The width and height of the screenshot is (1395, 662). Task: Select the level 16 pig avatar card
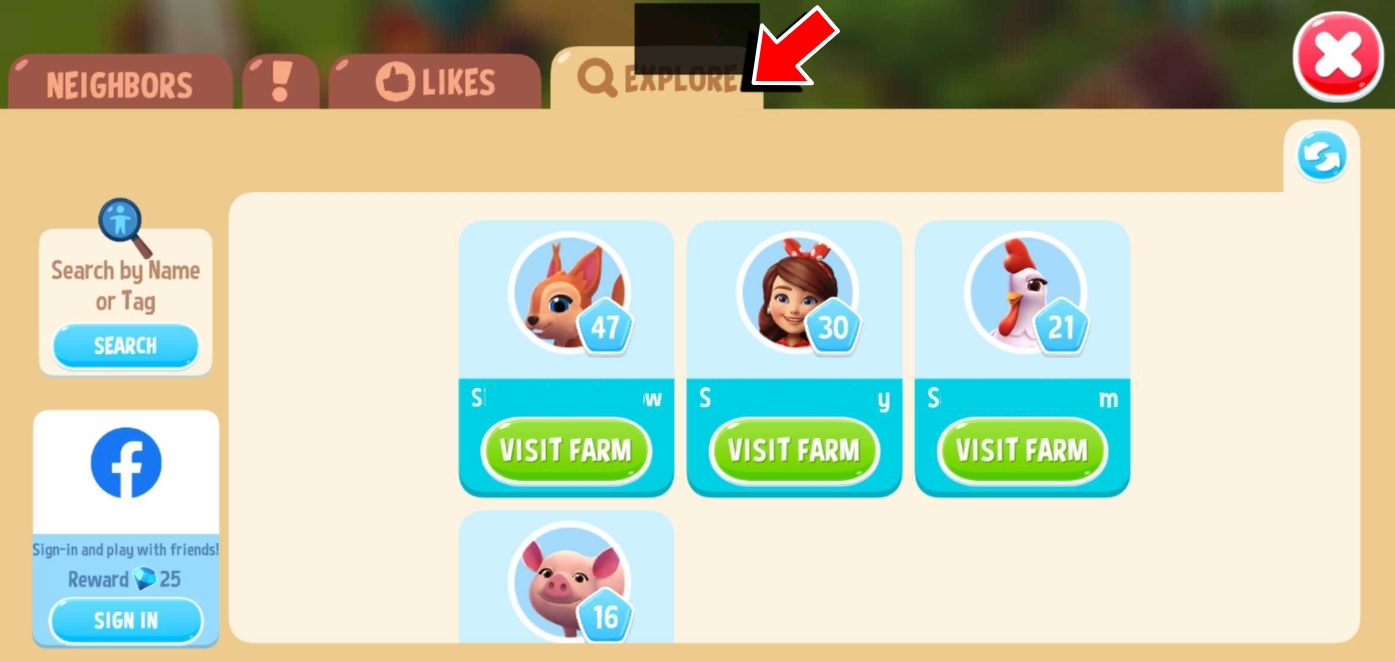567,580
